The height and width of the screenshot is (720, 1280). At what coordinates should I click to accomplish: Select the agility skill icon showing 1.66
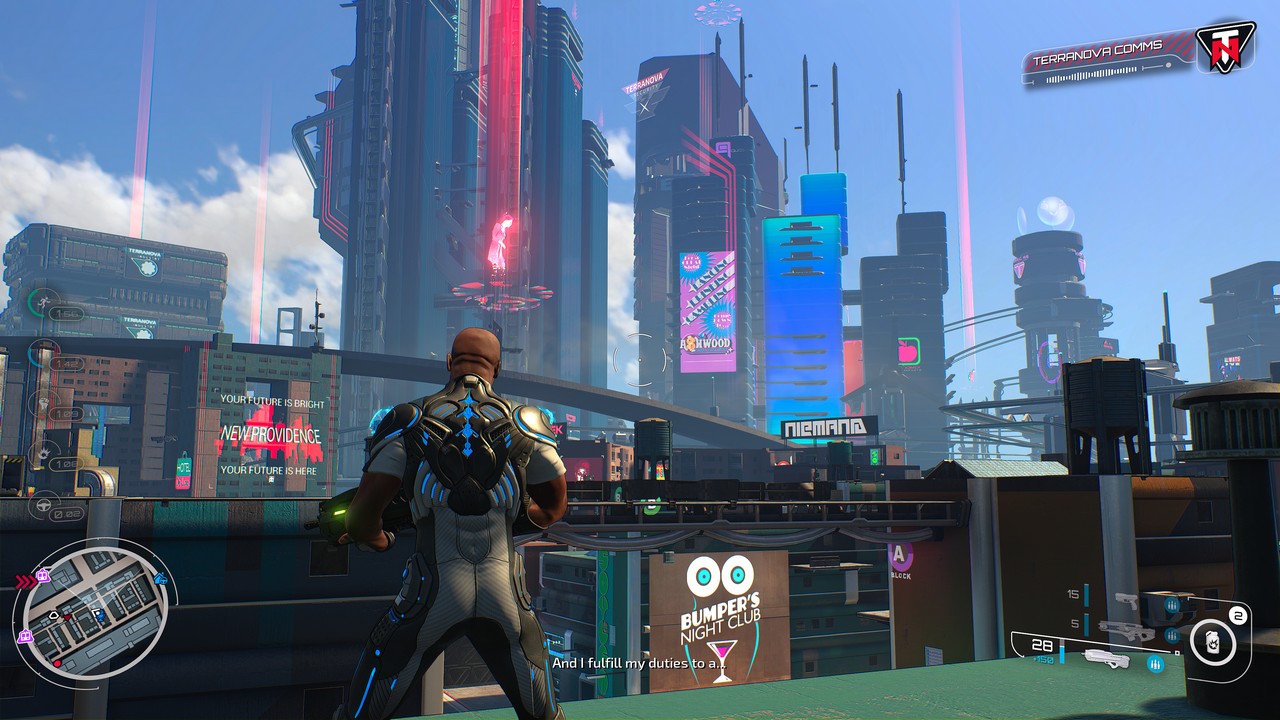point(42,300)
